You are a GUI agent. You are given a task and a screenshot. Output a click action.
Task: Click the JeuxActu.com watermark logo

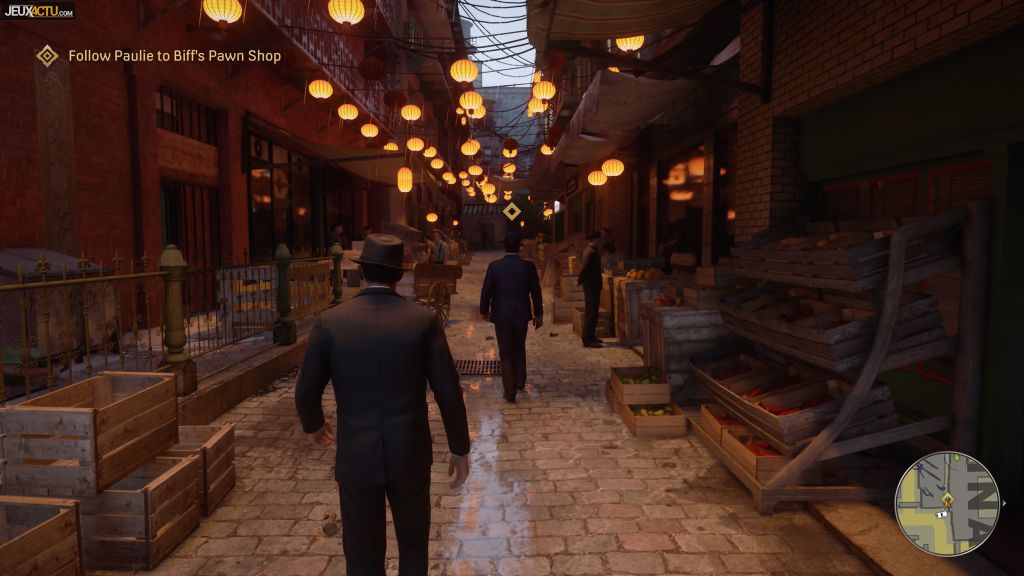[37, 10]
